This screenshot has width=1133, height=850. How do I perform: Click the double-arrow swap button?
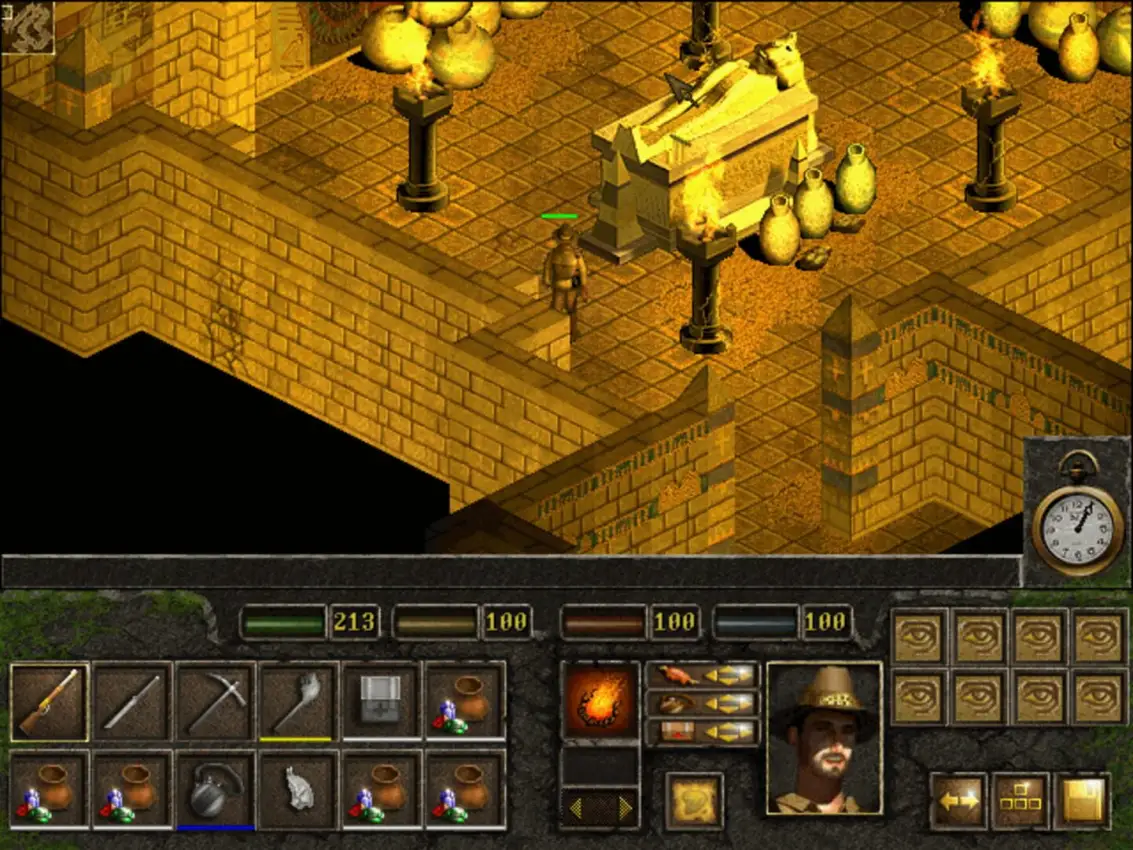coord(959,800)
